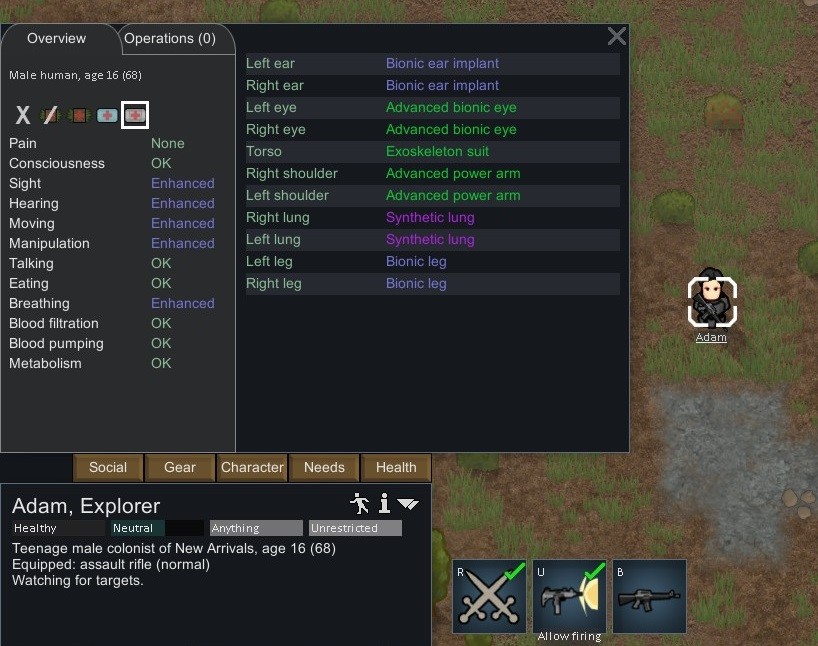Toggle the draft crossed swords button
The height and width of the screenshot is (646, 818).
489,596
